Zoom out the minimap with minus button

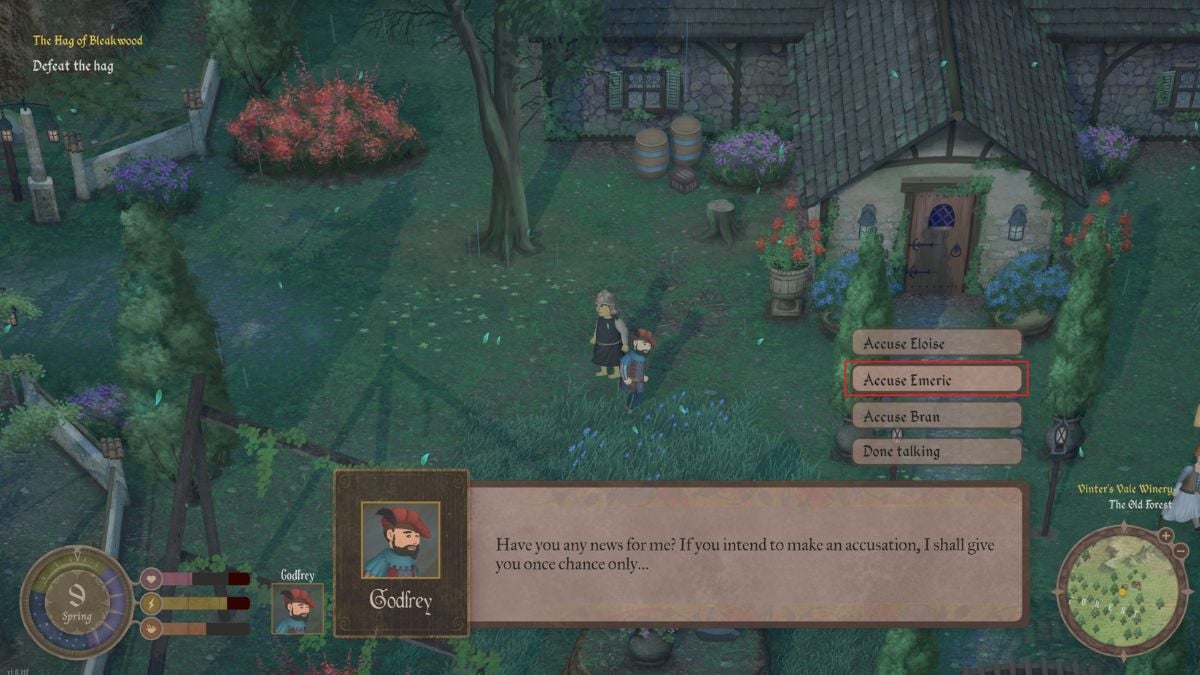tap(1181, 550)
